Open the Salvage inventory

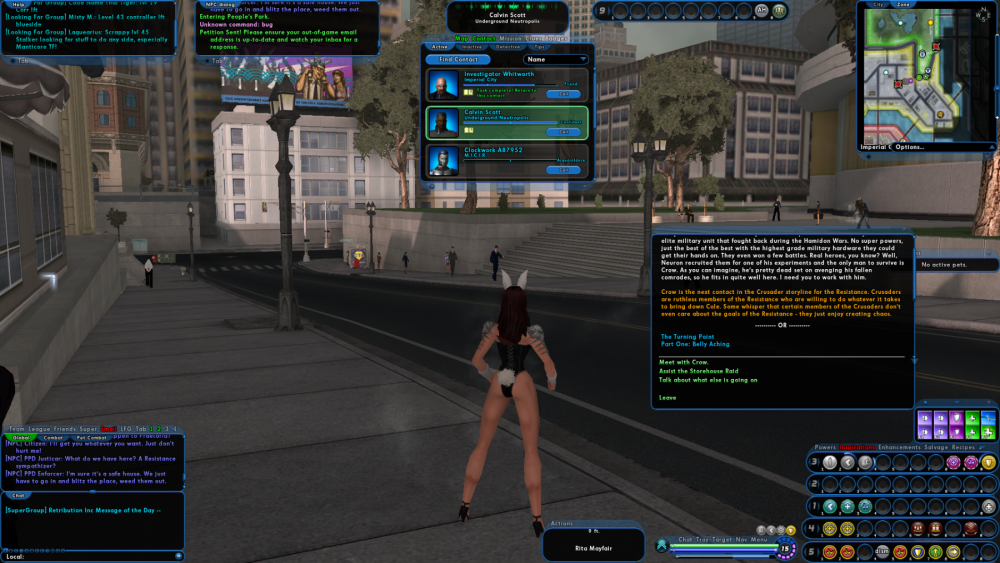tap(936, 447)
